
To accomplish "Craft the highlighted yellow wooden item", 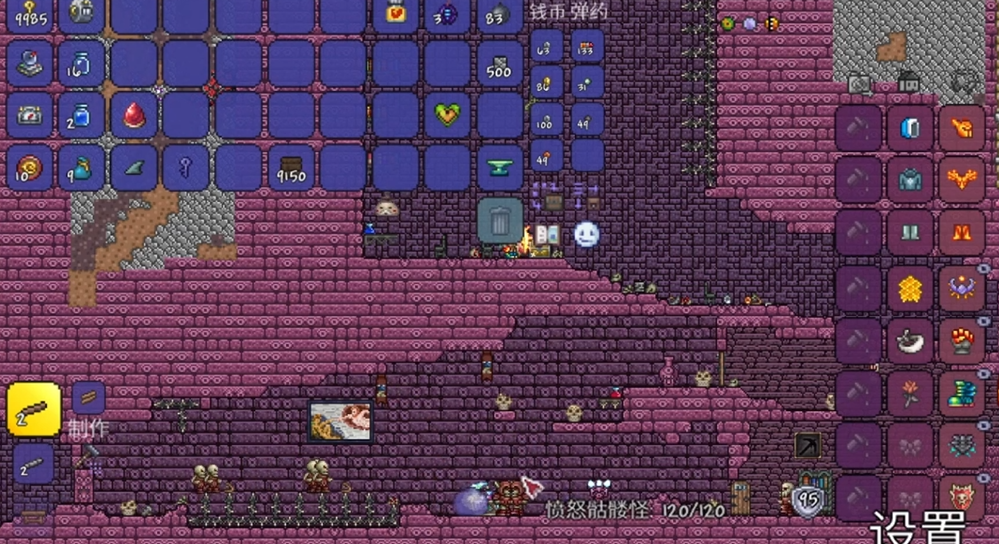I will coord(33,409).
